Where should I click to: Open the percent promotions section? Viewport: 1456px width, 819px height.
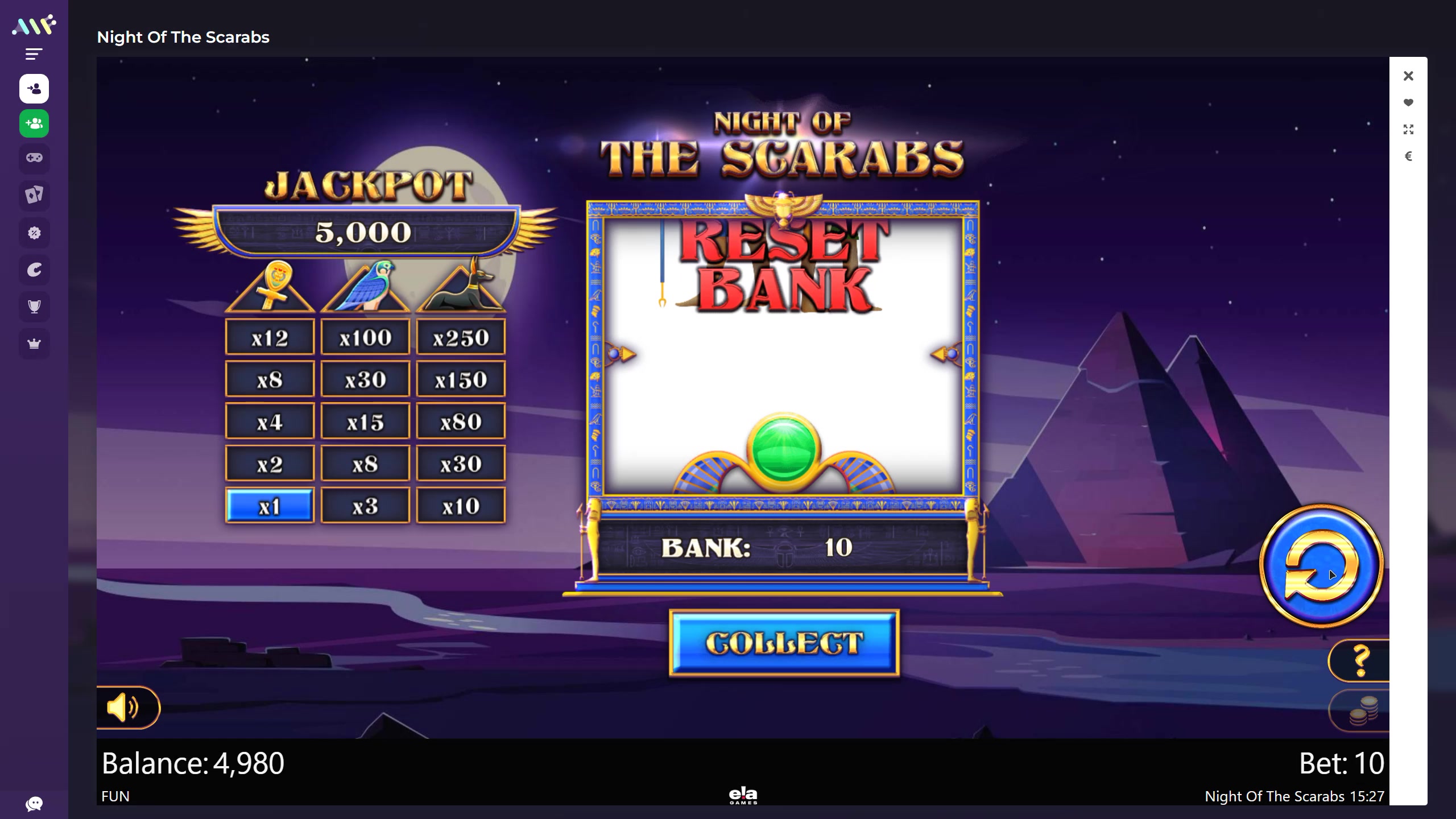pos(34,233)
